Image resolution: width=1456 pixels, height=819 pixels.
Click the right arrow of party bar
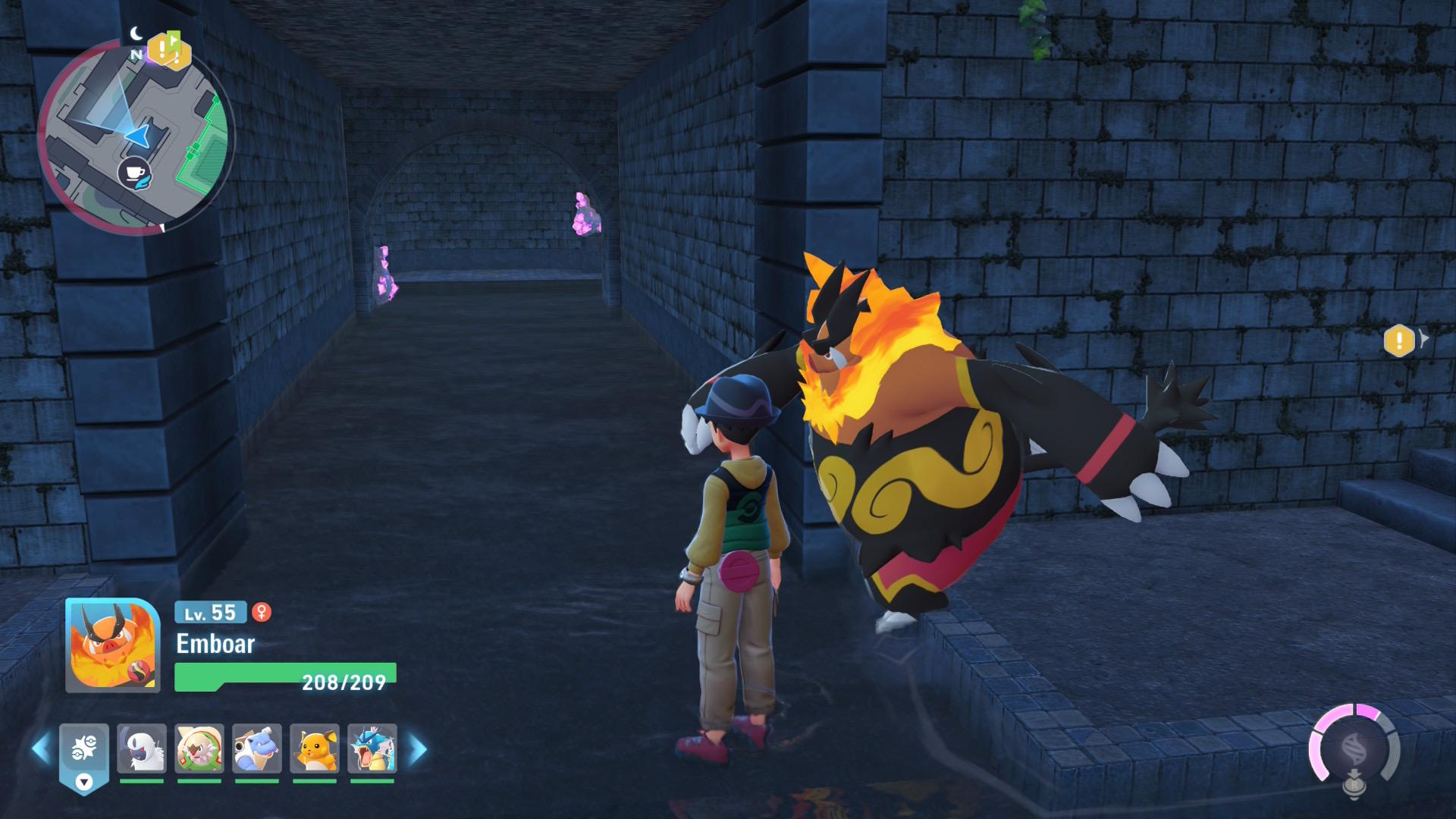pos(418,749)
